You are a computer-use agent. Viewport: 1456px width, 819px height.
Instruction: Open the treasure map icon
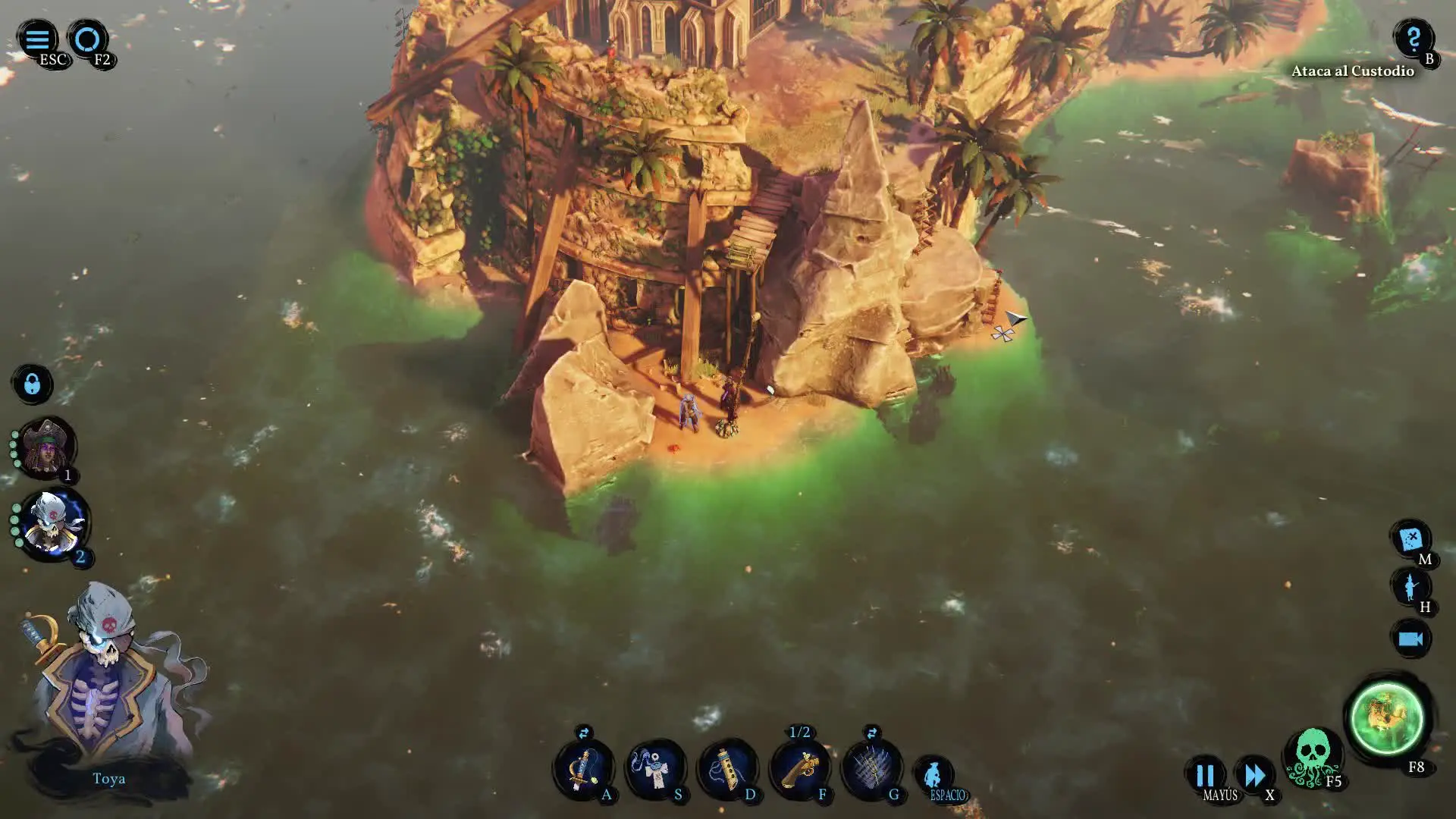coord(1410,538)
